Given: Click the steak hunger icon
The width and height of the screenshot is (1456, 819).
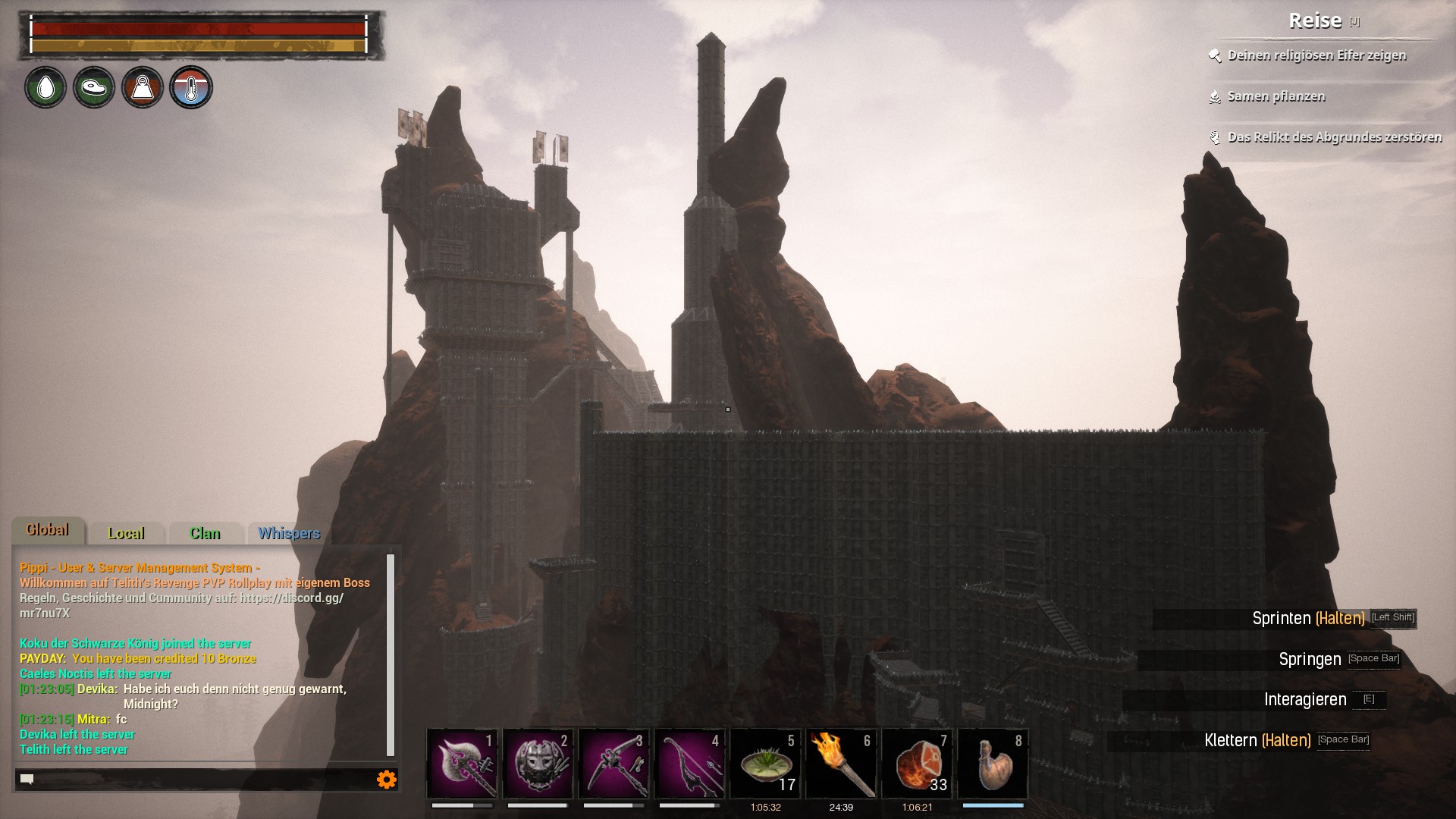Looking at the screenshot, I should point(94,88).
